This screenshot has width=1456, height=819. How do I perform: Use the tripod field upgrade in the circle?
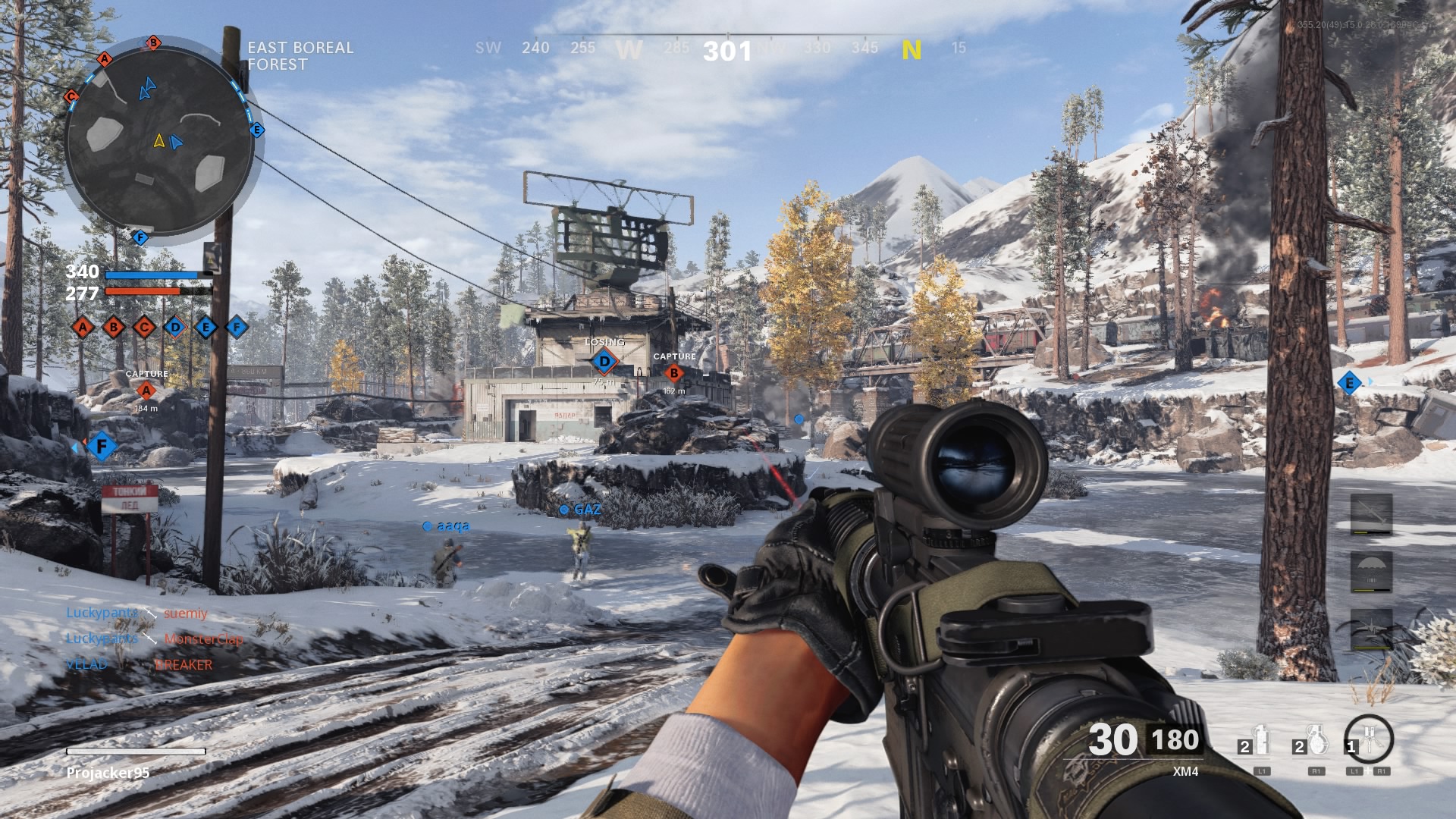pos(1369,739)
